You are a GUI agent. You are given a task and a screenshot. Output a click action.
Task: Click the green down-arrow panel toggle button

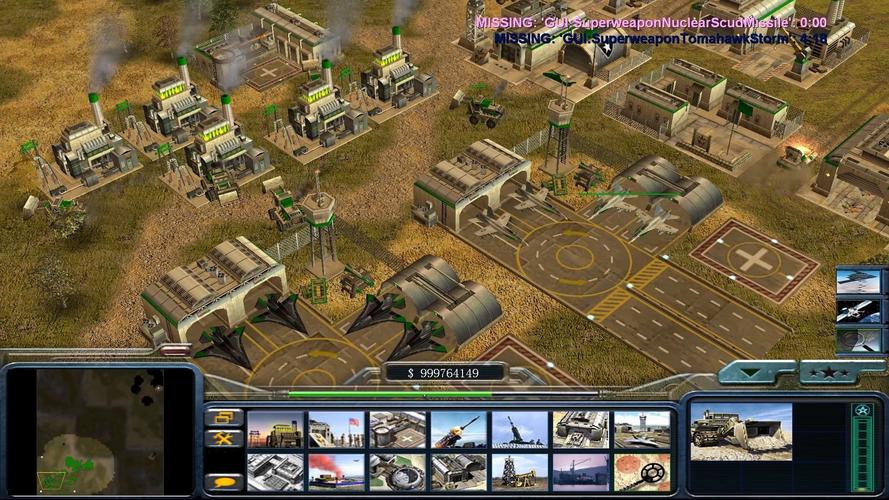click(755, 374)
